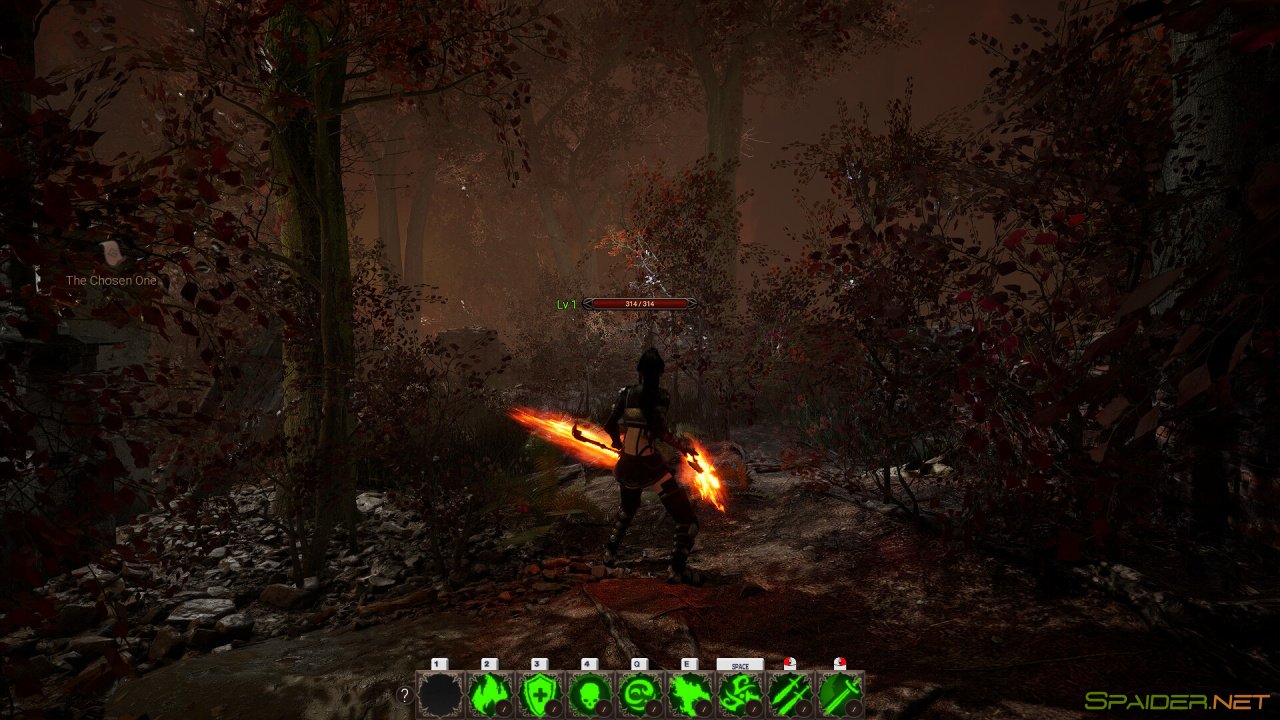The height and width of the screenshot is (720, 1280).
Task: Activate the green splatter ability on E
Action: 690,694
